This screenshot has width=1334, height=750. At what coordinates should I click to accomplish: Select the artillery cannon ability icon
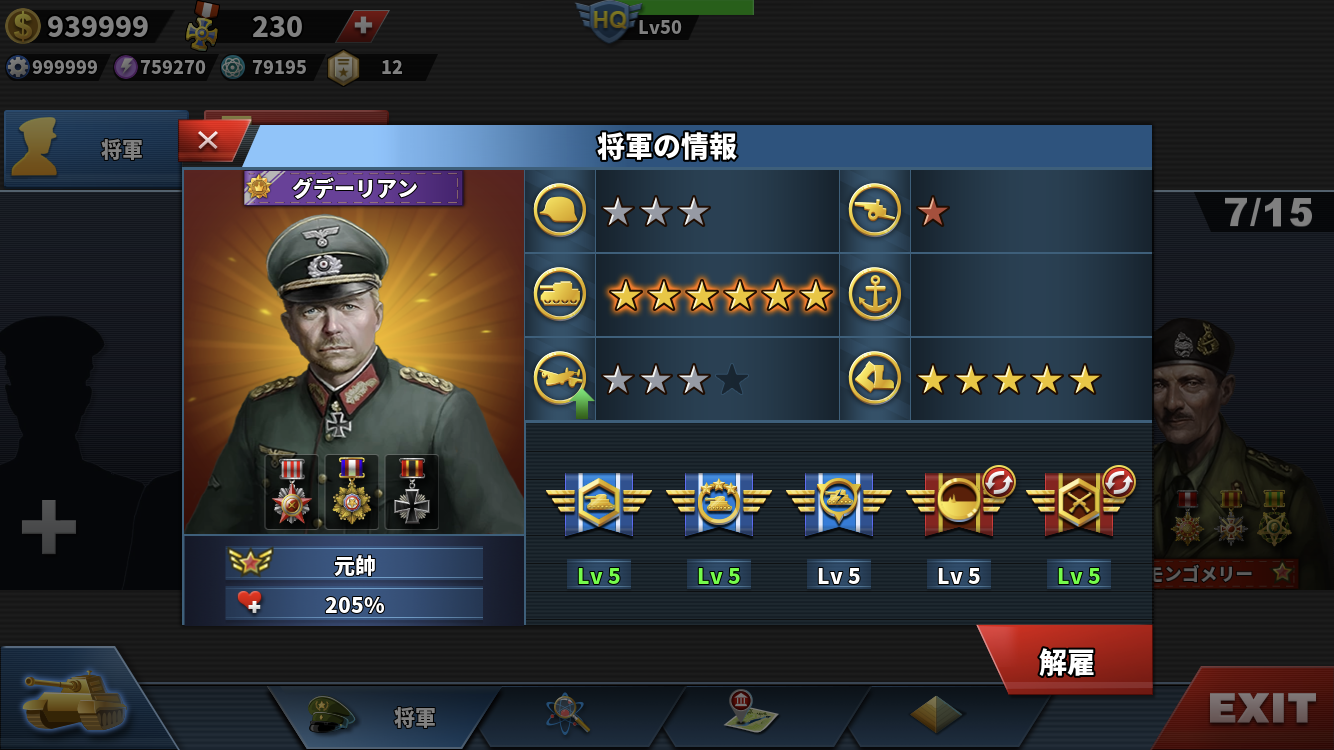click(x=875, y=212)
